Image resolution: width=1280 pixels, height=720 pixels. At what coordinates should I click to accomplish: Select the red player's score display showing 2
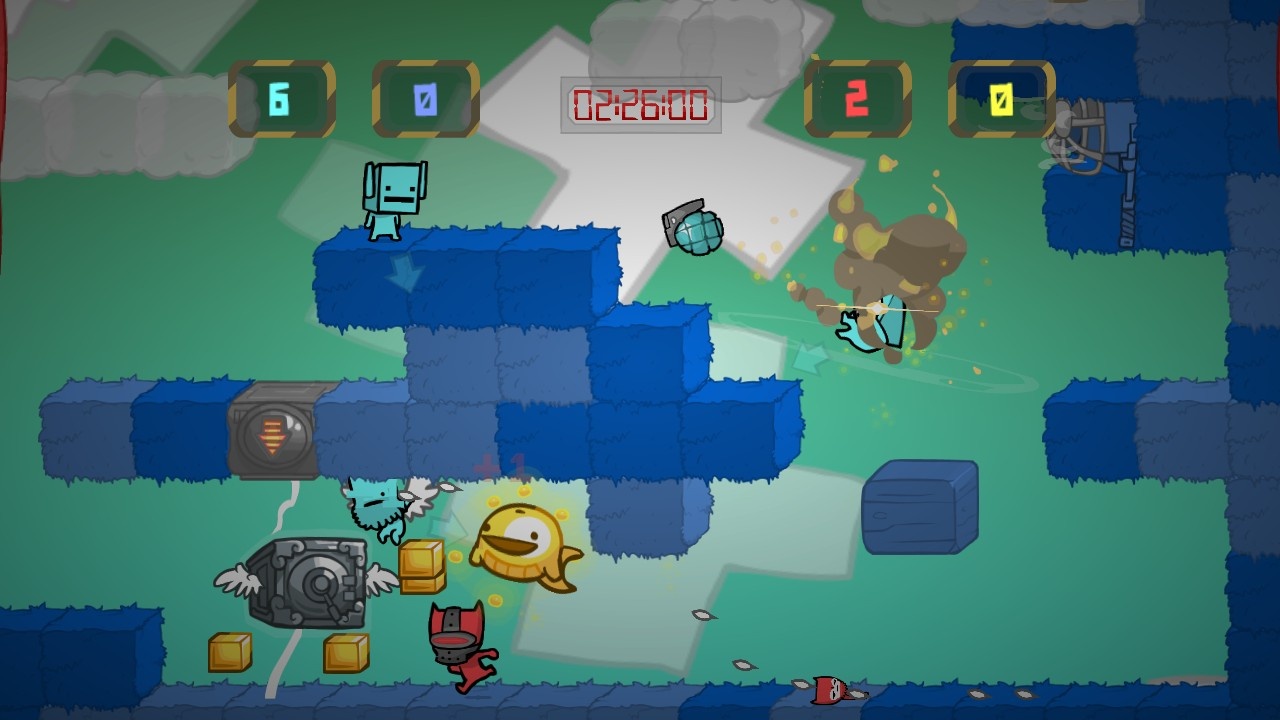tap(857, 97)
